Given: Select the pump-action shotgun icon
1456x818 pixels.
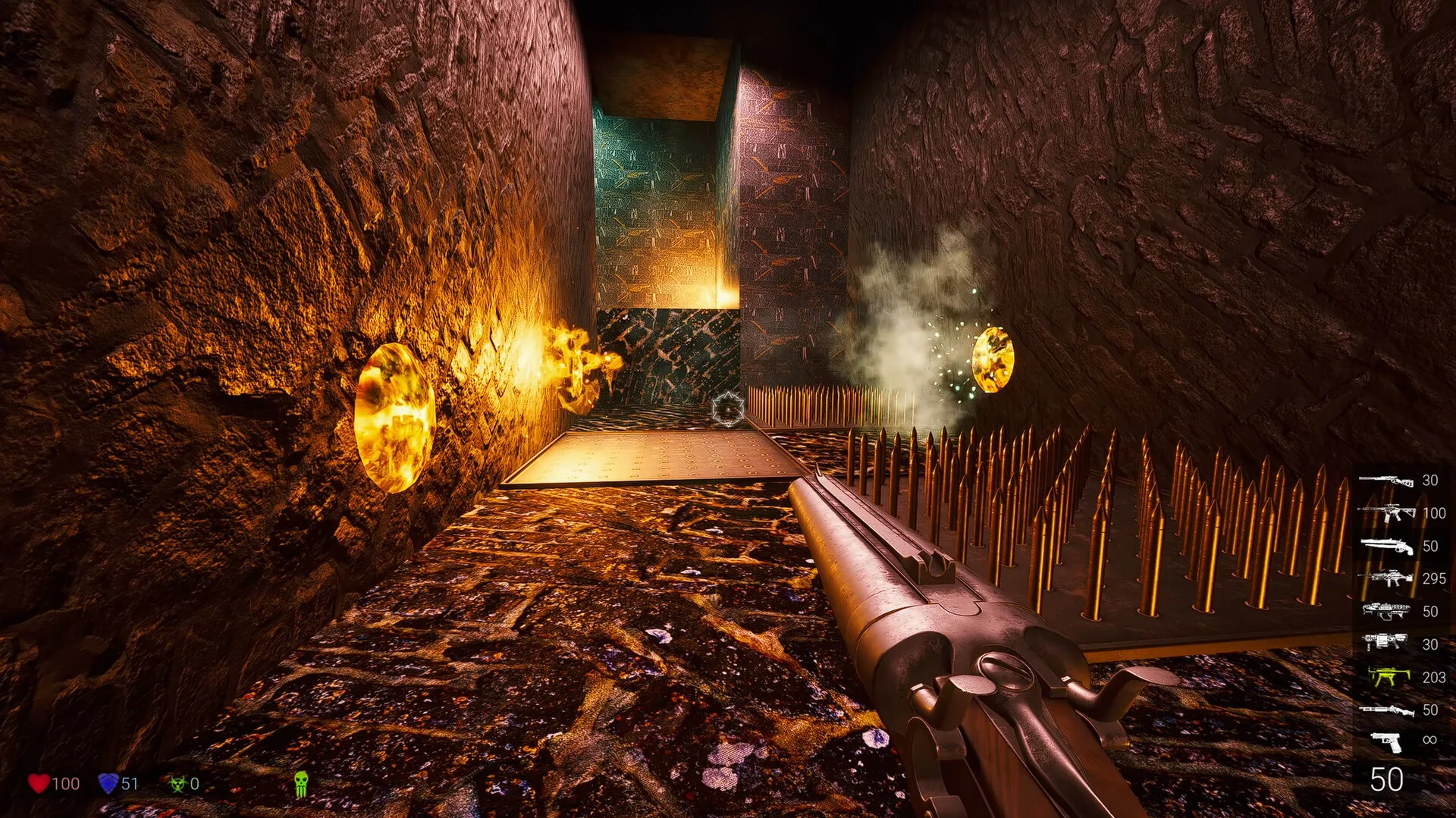Looking at the screenshot, I should point(1385,710).
